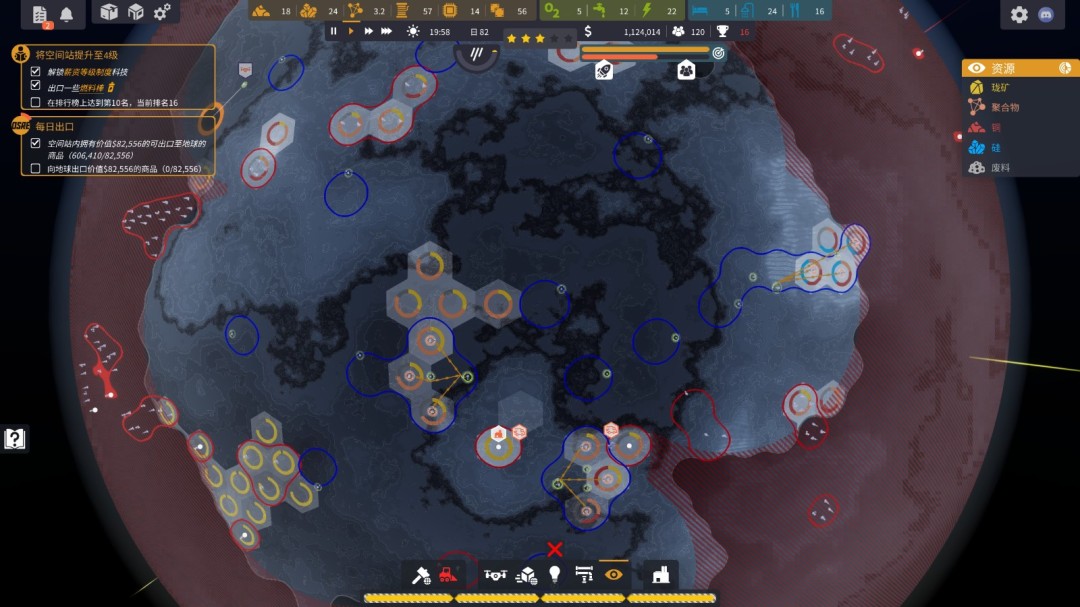Screen dimensions: 1080x607
Task: Select the 聚合物 resource filter
Action: click(x=1004, y=107)
